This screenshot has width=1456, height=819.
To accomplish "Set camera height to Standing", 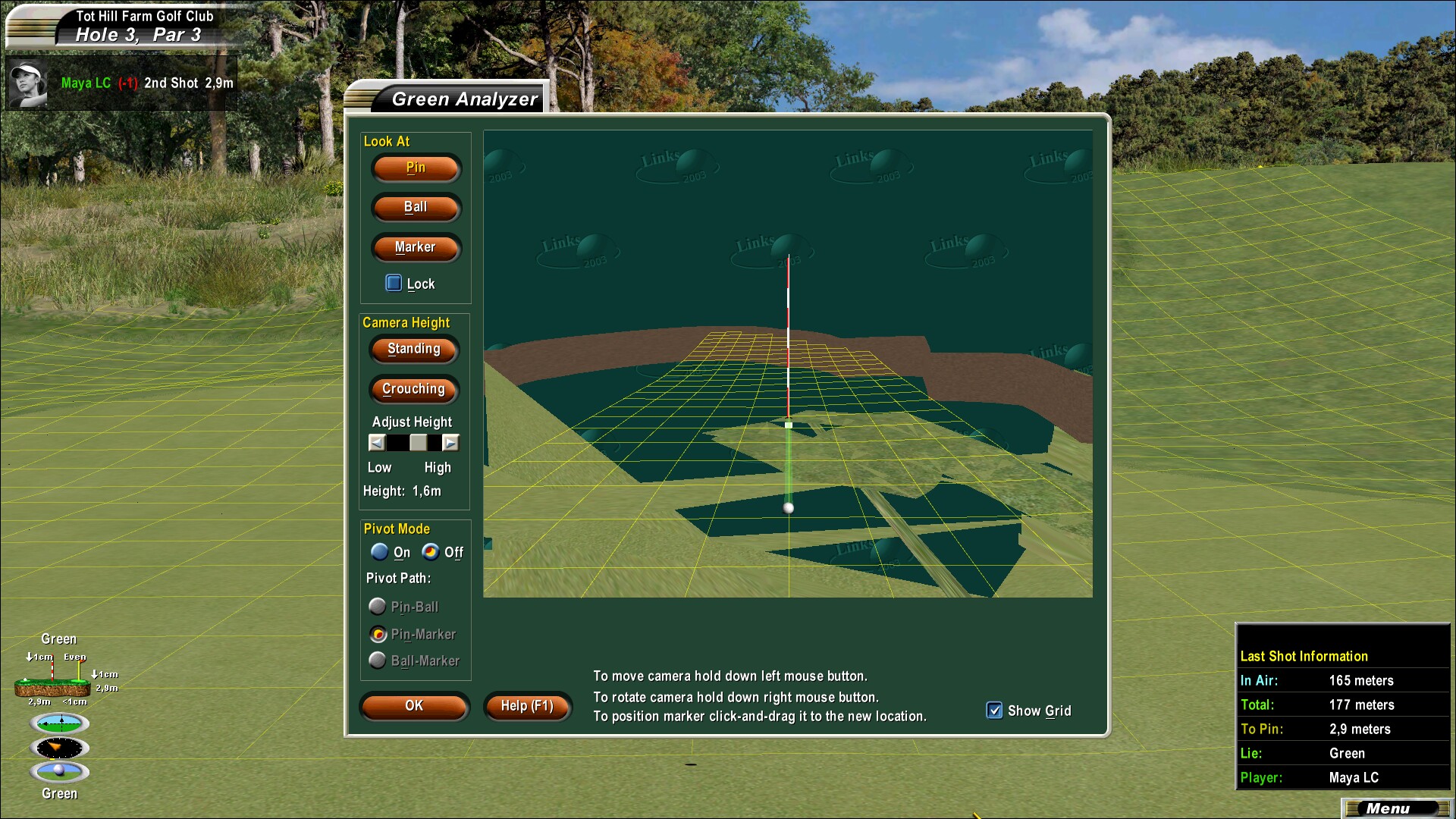I will (x=414, y=350).
